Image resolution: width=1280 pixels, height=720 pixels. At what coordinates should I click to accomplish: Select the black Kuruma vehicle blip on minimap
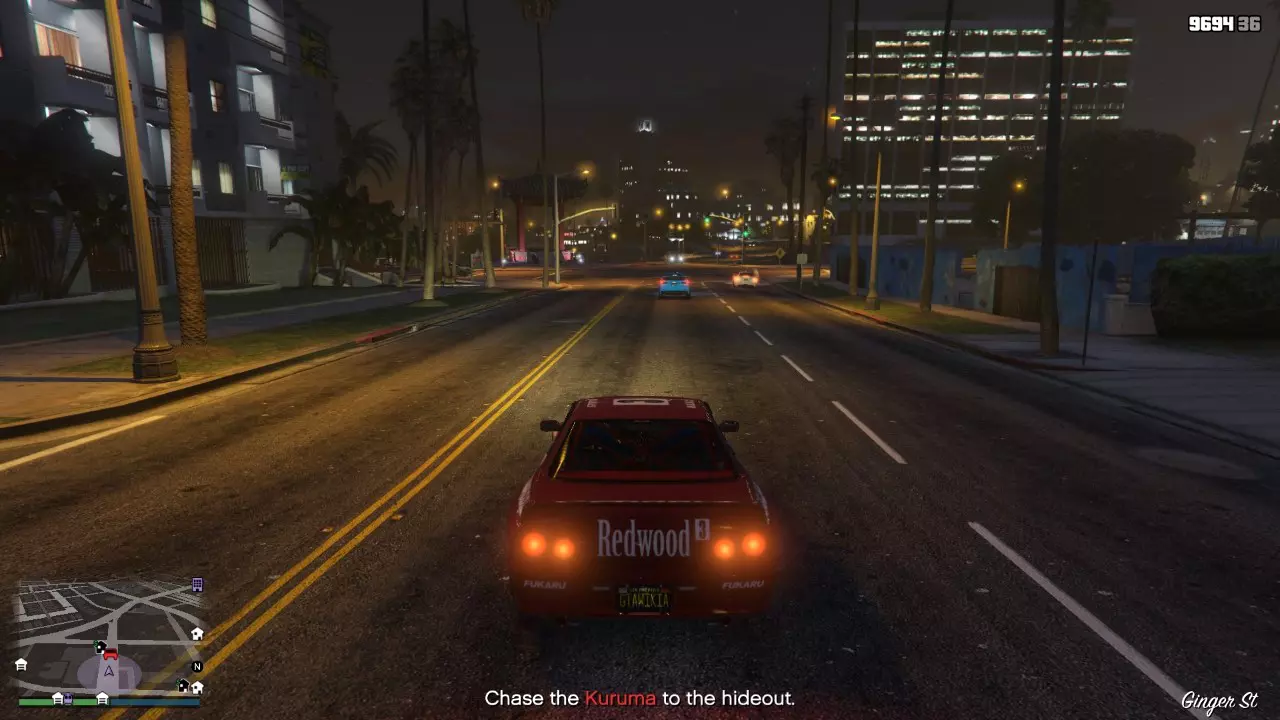[x=101, y=648]
